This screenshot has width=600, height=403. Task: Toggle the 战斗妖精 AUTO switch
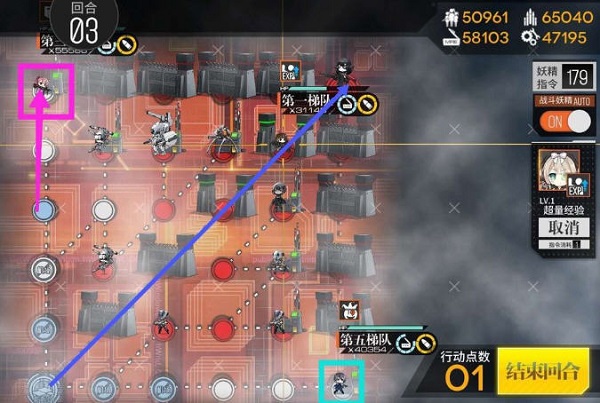pos(561,122)
